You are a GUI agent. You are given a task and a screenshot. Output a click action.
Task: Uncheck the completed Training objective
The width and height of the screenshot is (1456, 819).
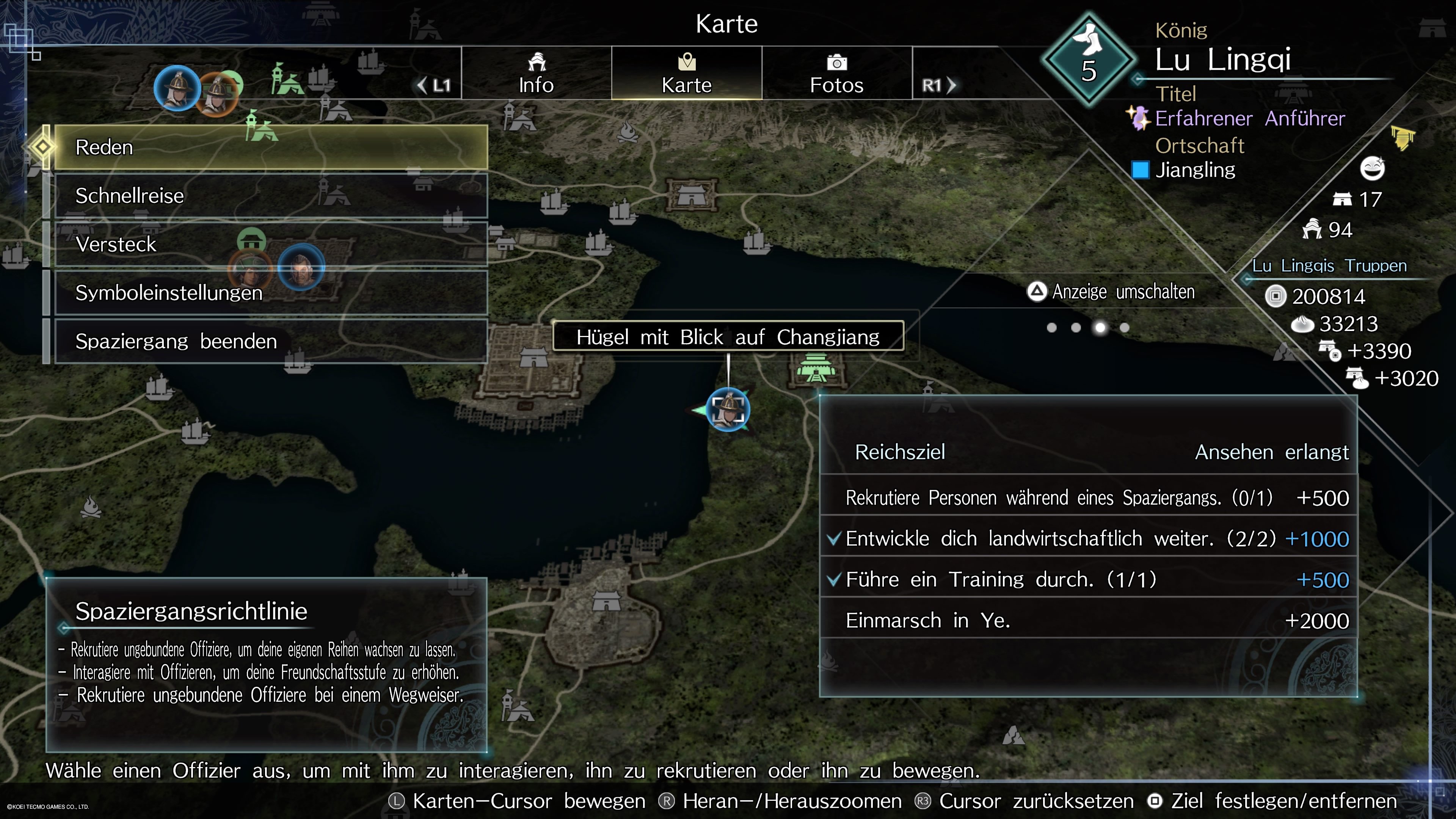coord(835,579)
